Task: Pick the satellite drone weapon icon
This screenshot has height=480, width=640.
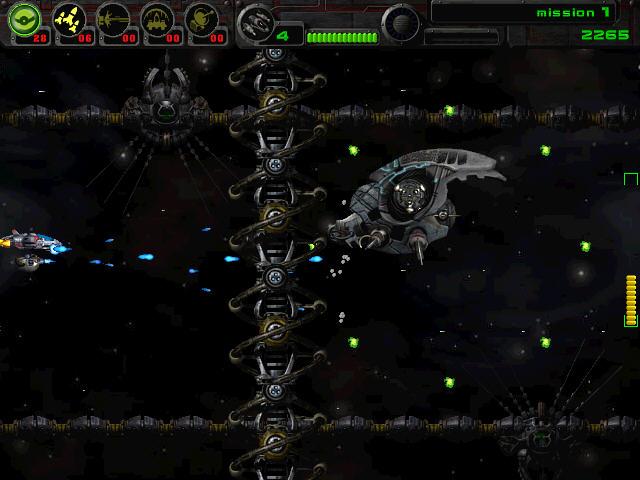Action: pyautogui.click(x=203, y=19)
